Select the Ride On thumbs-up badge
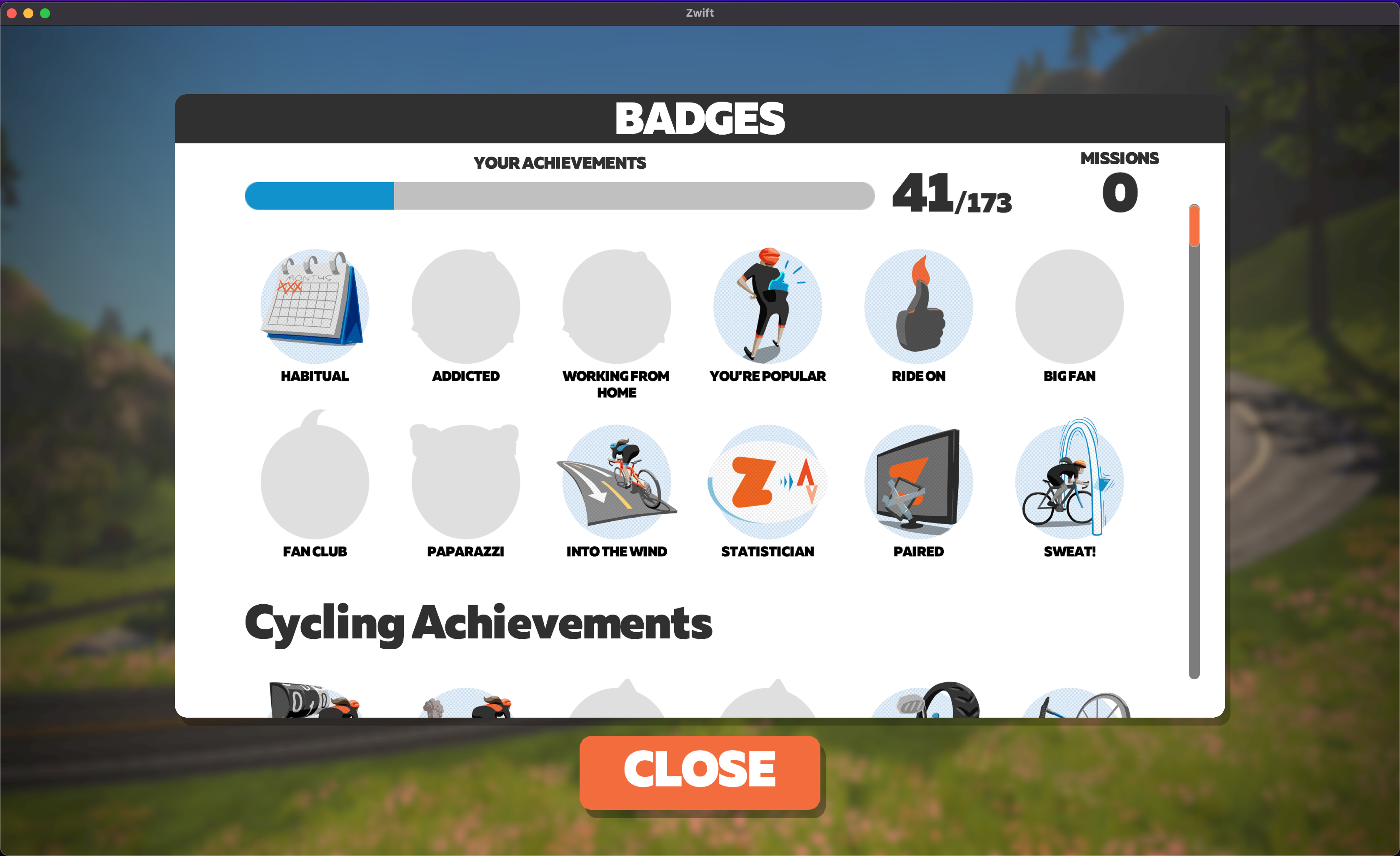Image resolution: width=1400 pixels, height=856 pixels. click(x=918, y=307)
